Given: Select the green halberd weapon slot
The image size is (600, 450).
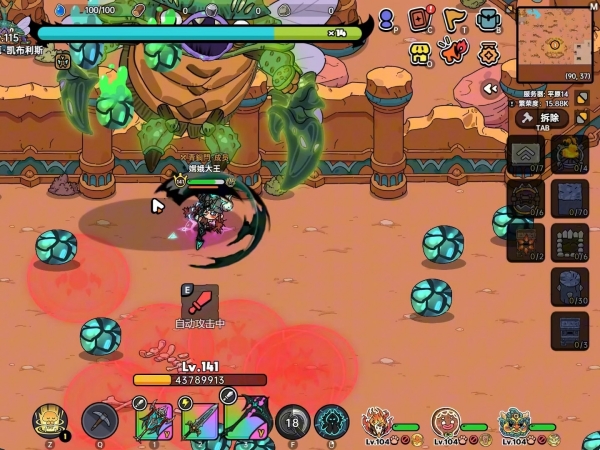Looking at the screenshot, I should (x=155, y=419).
